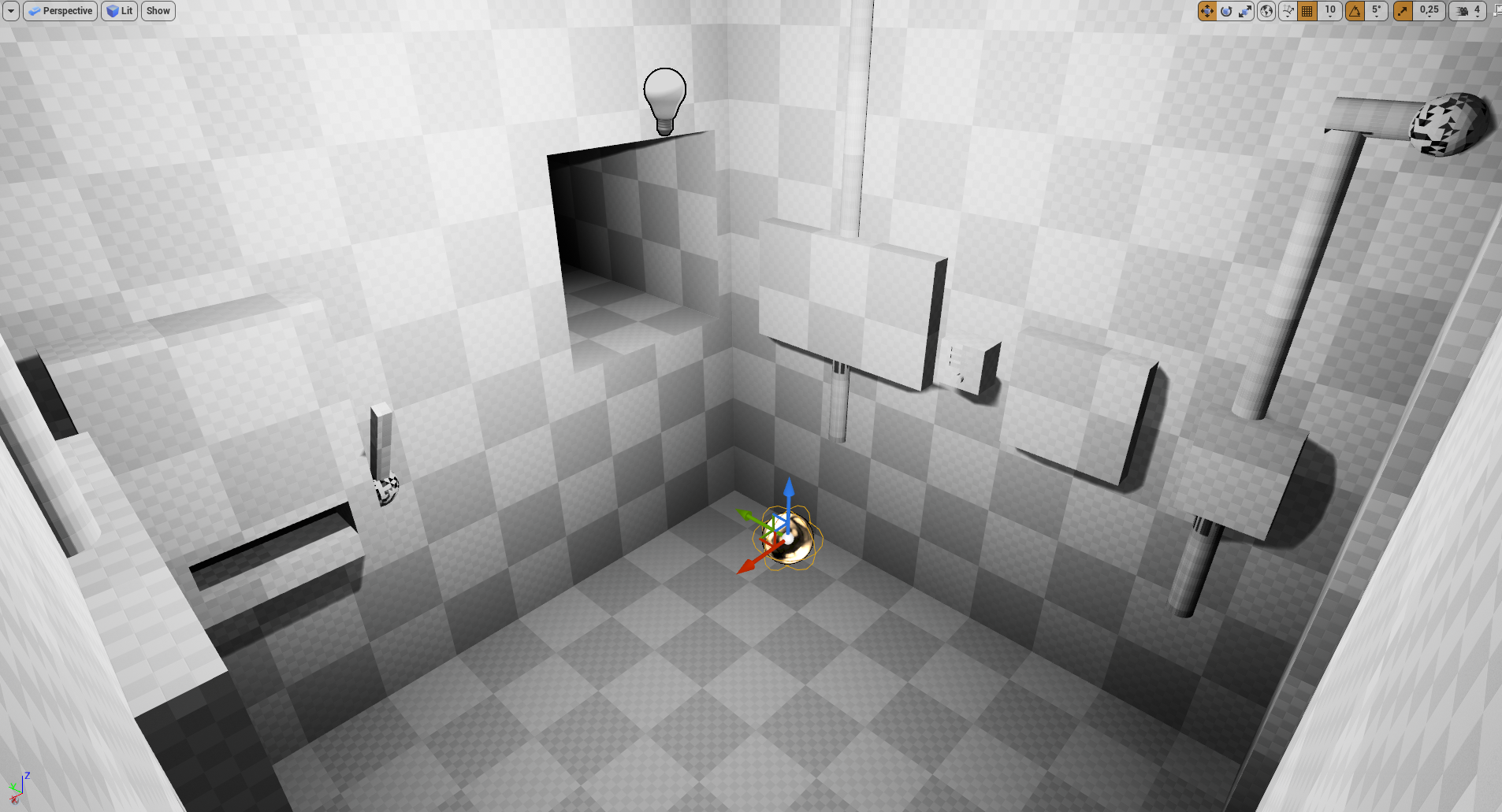Open the rotation snap angle dropdown showing 5°
The height and width of the screenshot is (812, 1502).
[1376, 11]
